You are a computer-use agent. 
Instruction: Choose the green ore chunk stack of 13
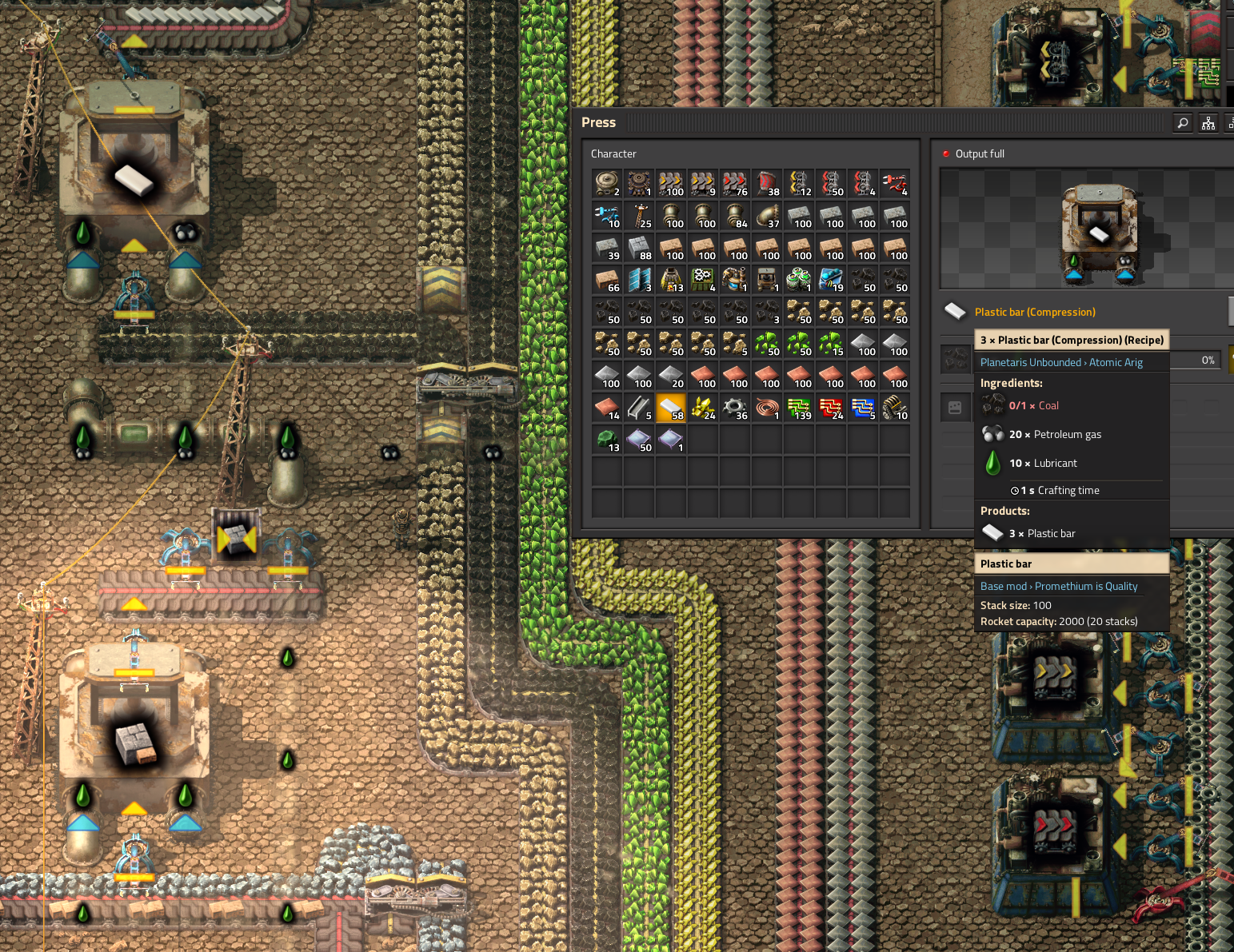[607, 440]
